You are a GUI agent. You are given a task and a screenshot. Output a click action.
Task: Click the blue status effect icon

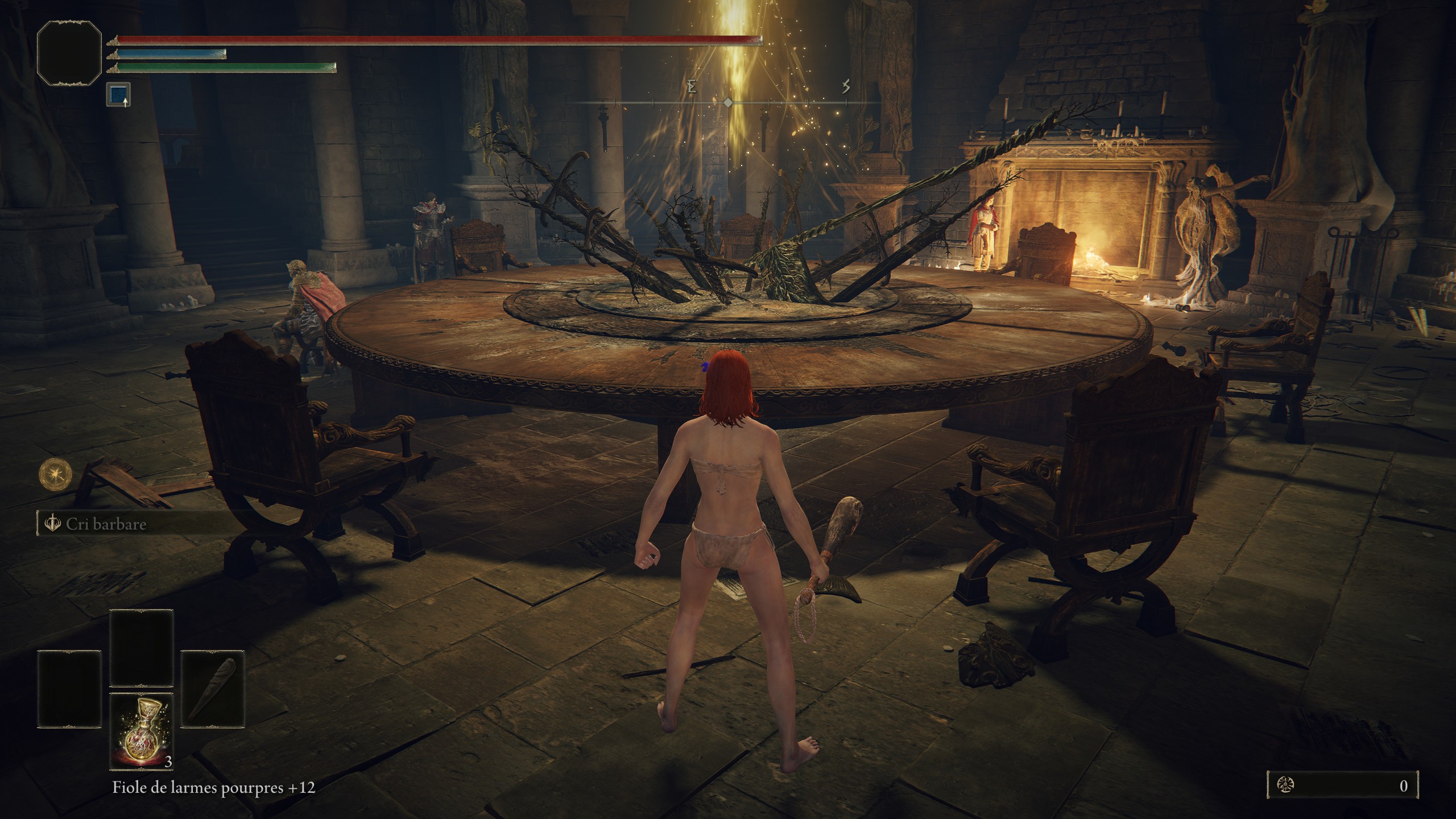tap(118, 94)
